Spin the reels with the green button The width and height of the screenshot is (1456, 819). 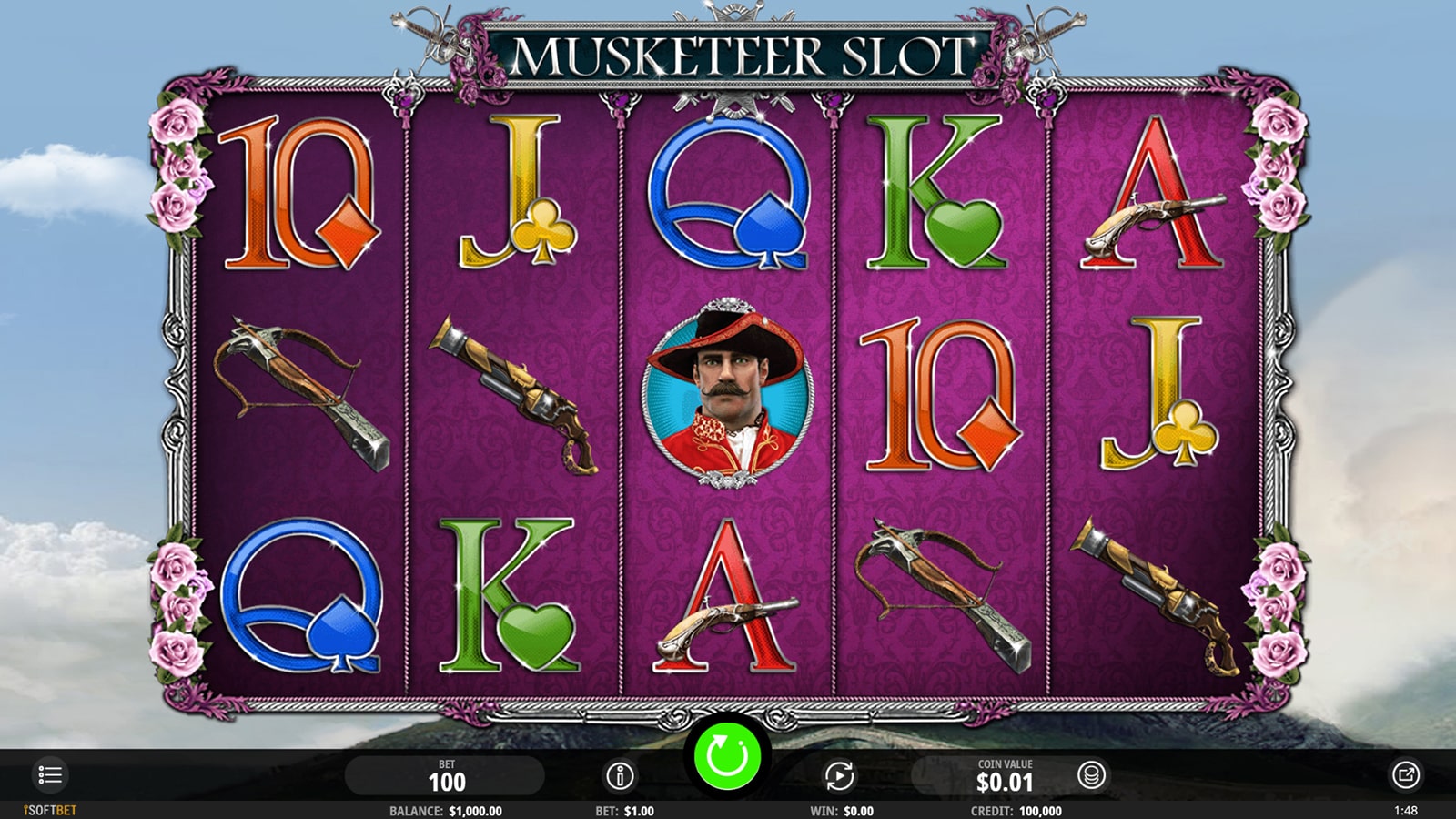pos(727,756)
